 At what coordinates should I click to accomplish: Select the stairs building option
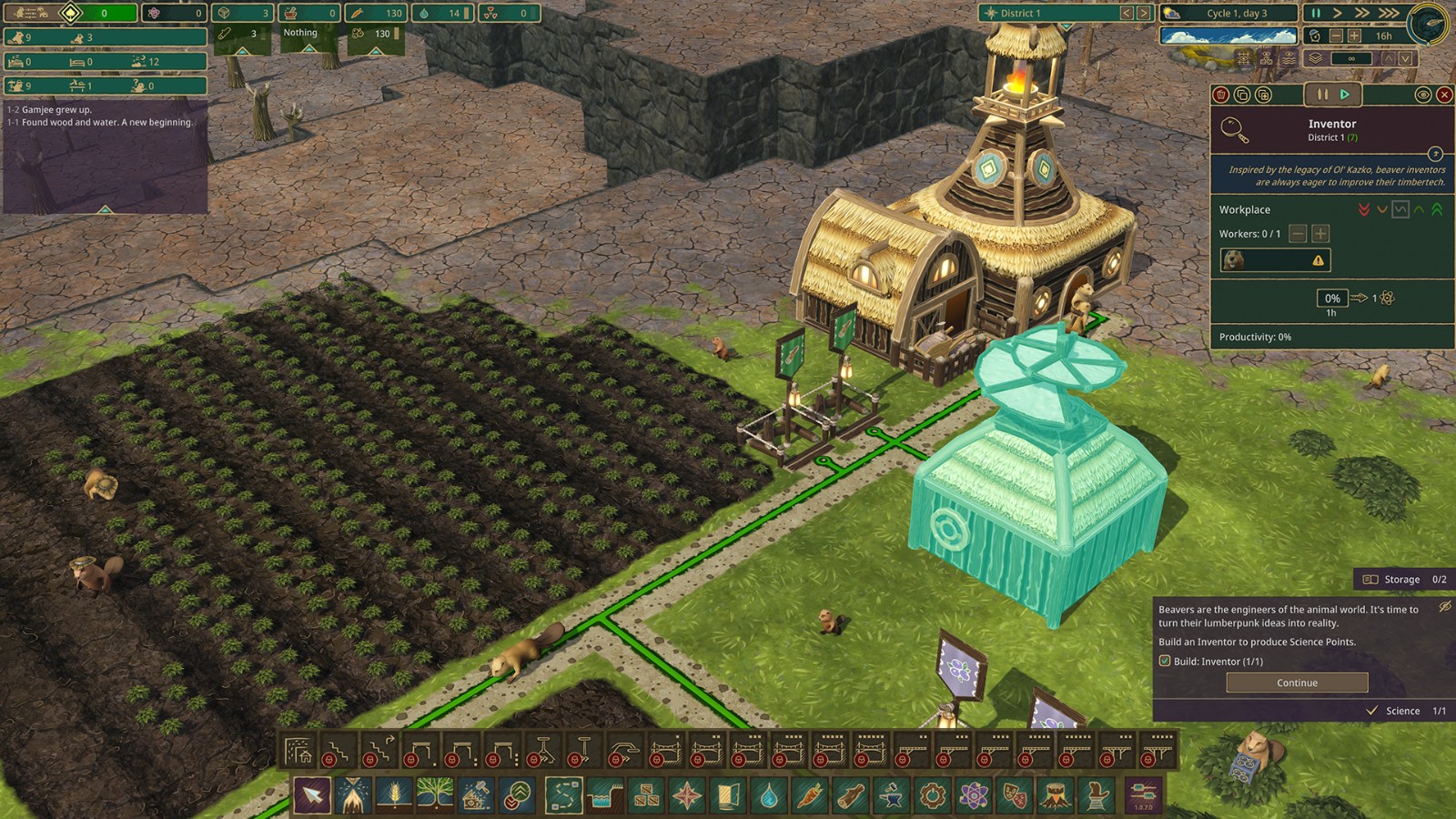pyautogui.click(x=337, y=753)
